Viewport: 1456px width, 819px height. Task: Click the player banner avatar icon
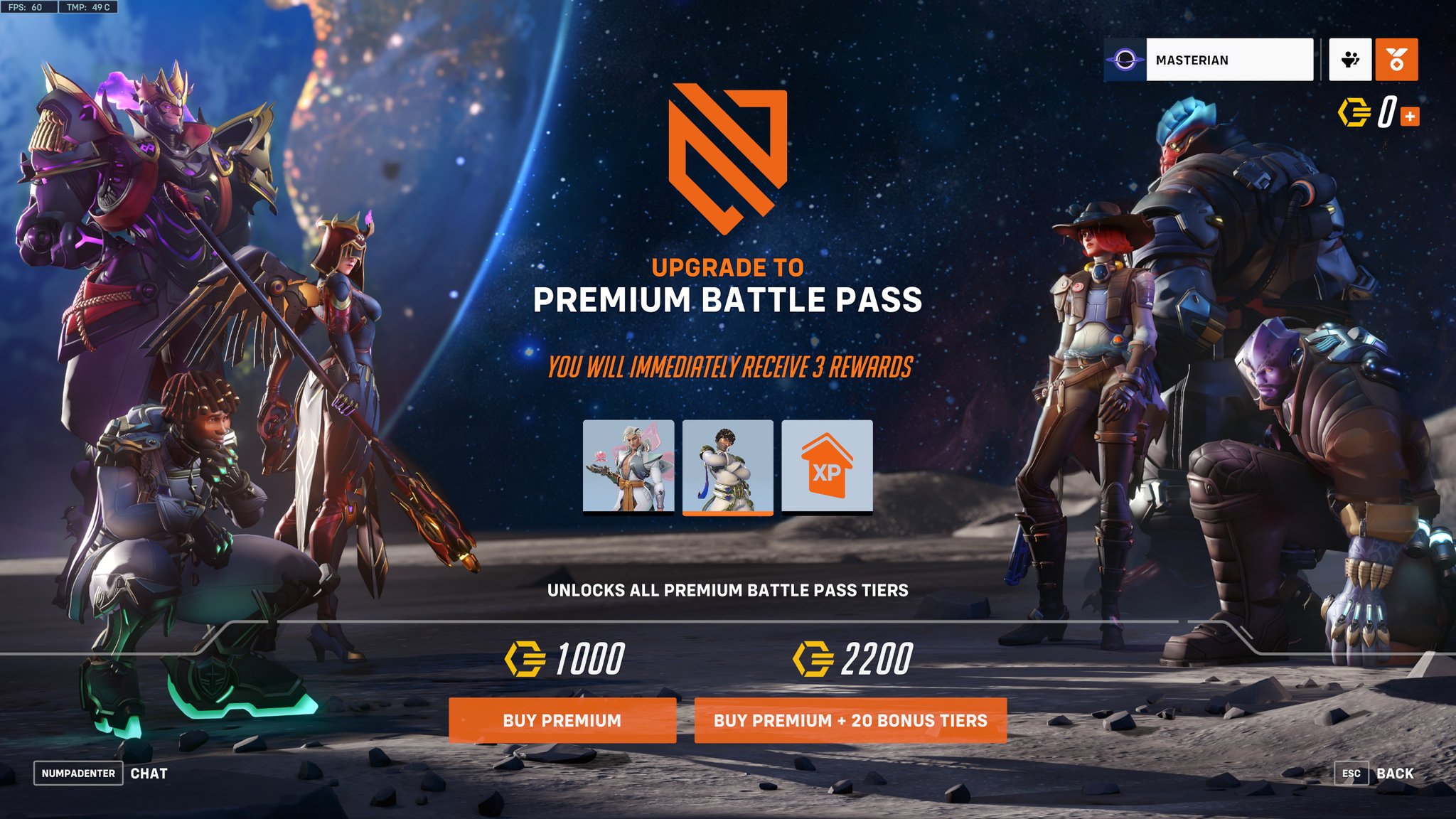coord(1125,60)
